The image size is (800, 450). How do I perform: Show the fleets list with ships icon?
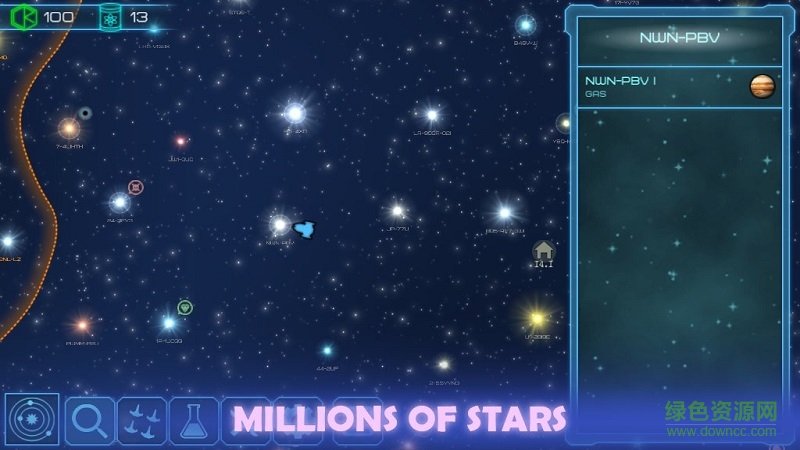coord(142,420)
